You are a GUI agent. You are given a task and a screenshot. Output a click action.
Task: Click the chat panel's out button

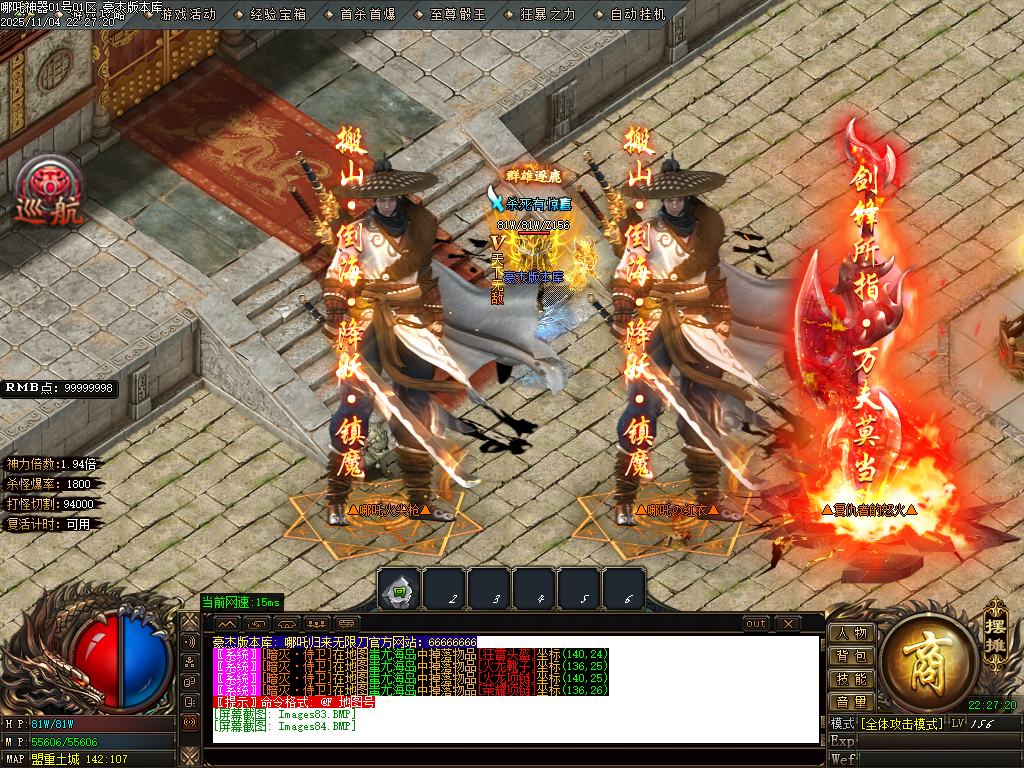point(757,624)
